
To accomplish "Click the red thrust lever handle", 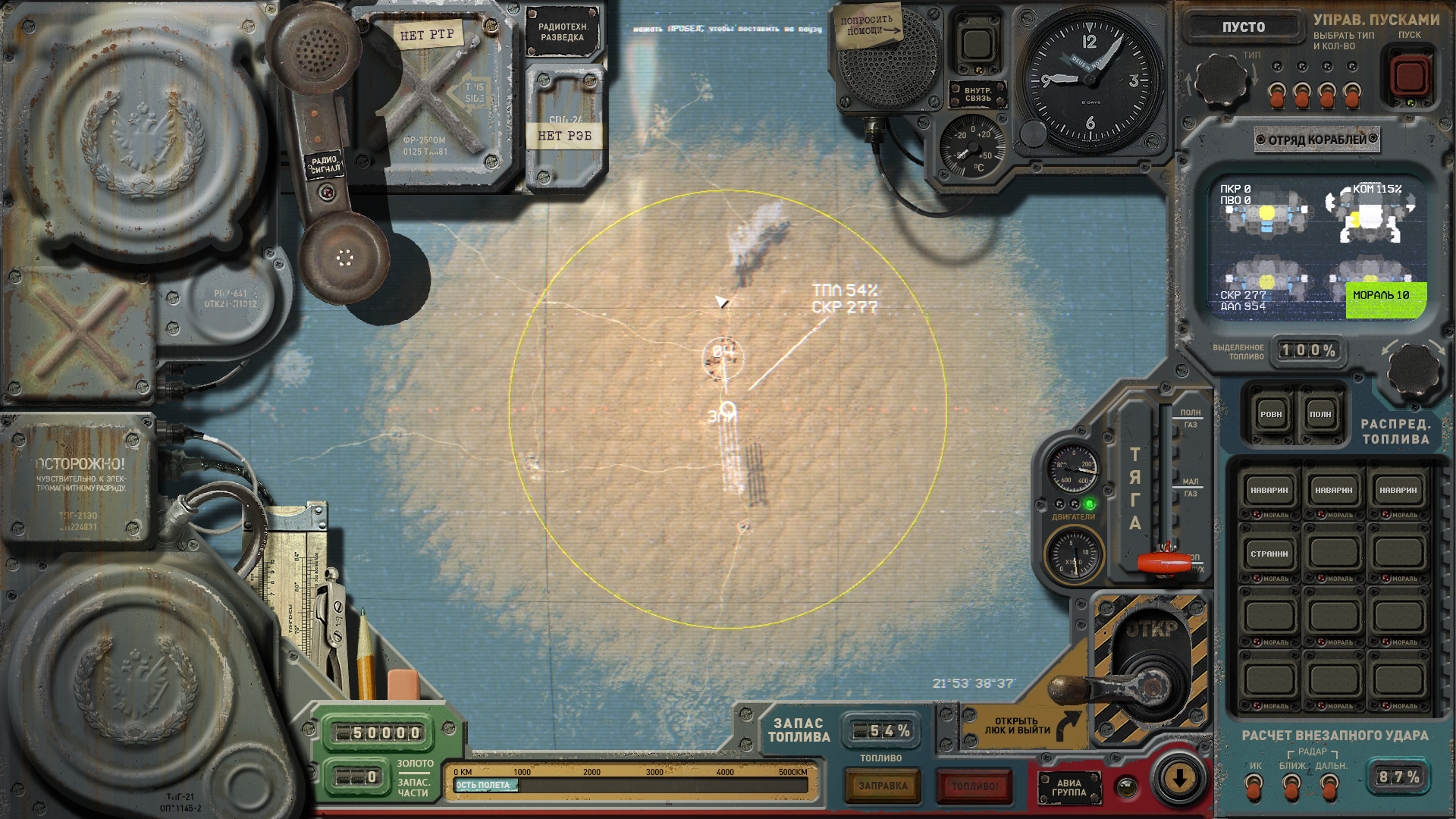I will (1164, 563).
